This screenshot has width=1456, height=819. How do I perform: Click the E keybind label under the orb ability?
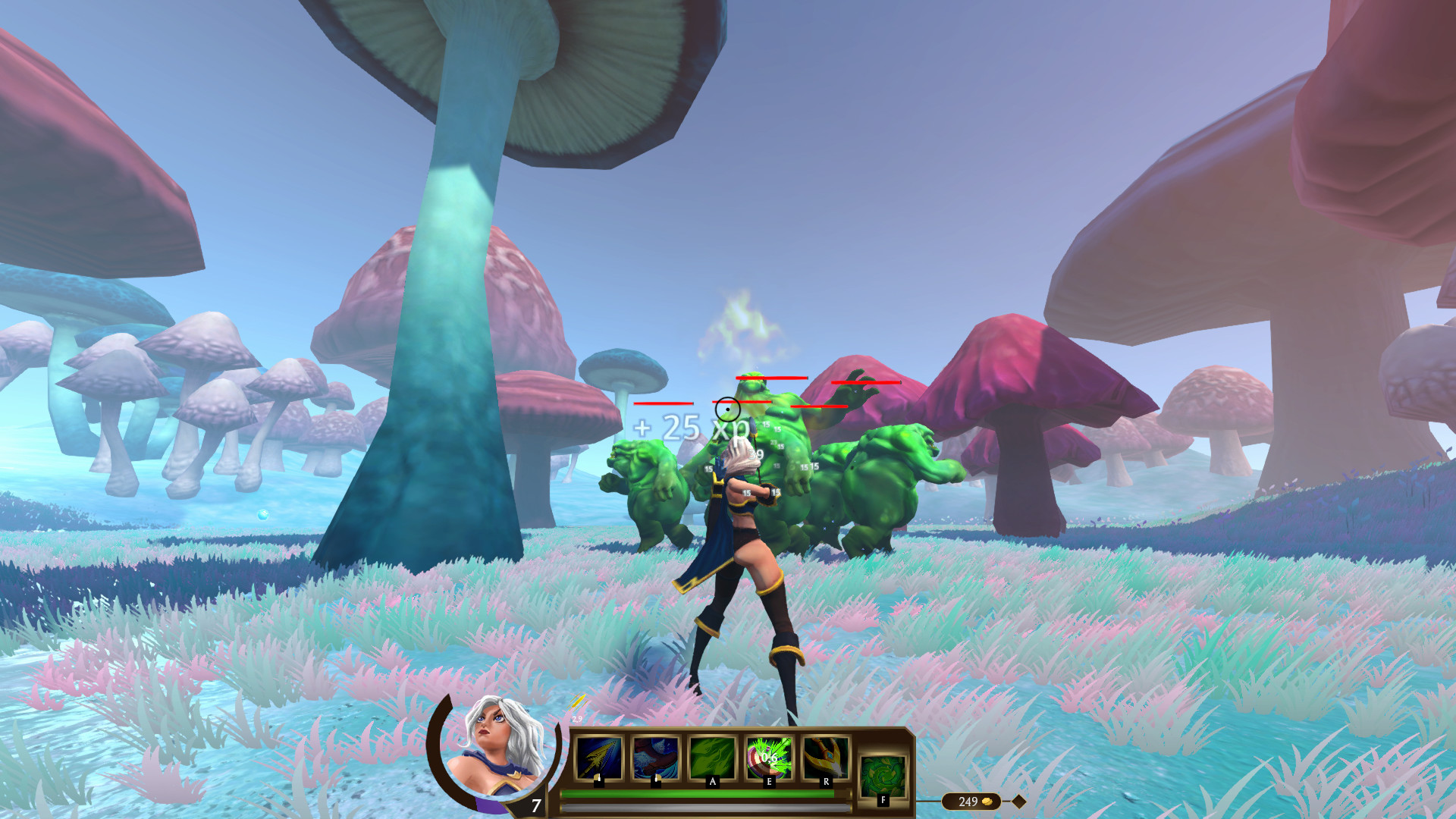coord(770,782)
